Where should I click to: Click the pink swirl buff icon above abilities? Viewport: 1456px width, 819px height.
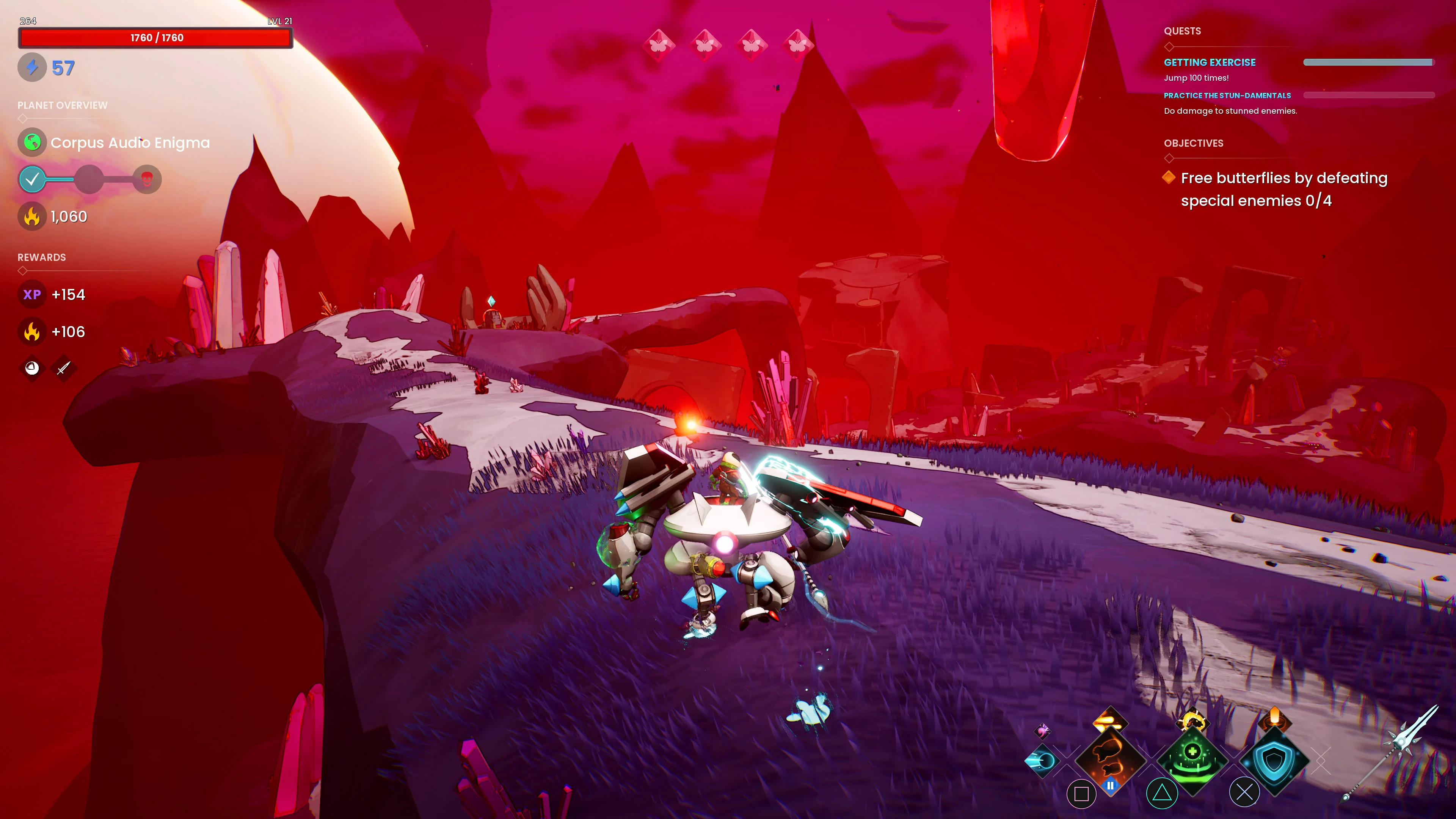coord(1042,732)
